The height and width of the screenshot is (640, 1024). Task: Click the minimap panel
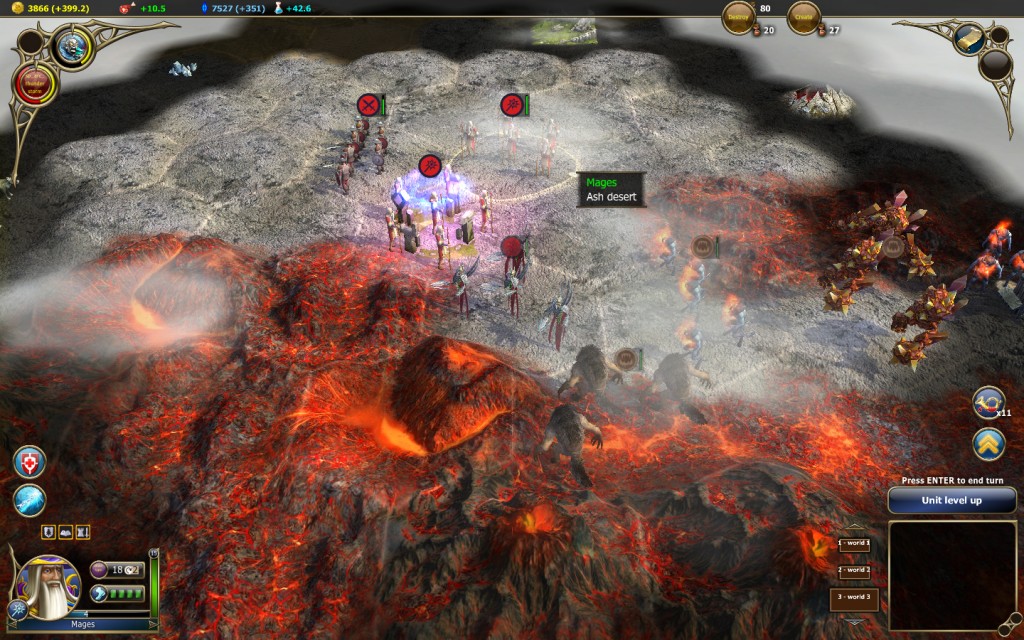coord(951,575)
